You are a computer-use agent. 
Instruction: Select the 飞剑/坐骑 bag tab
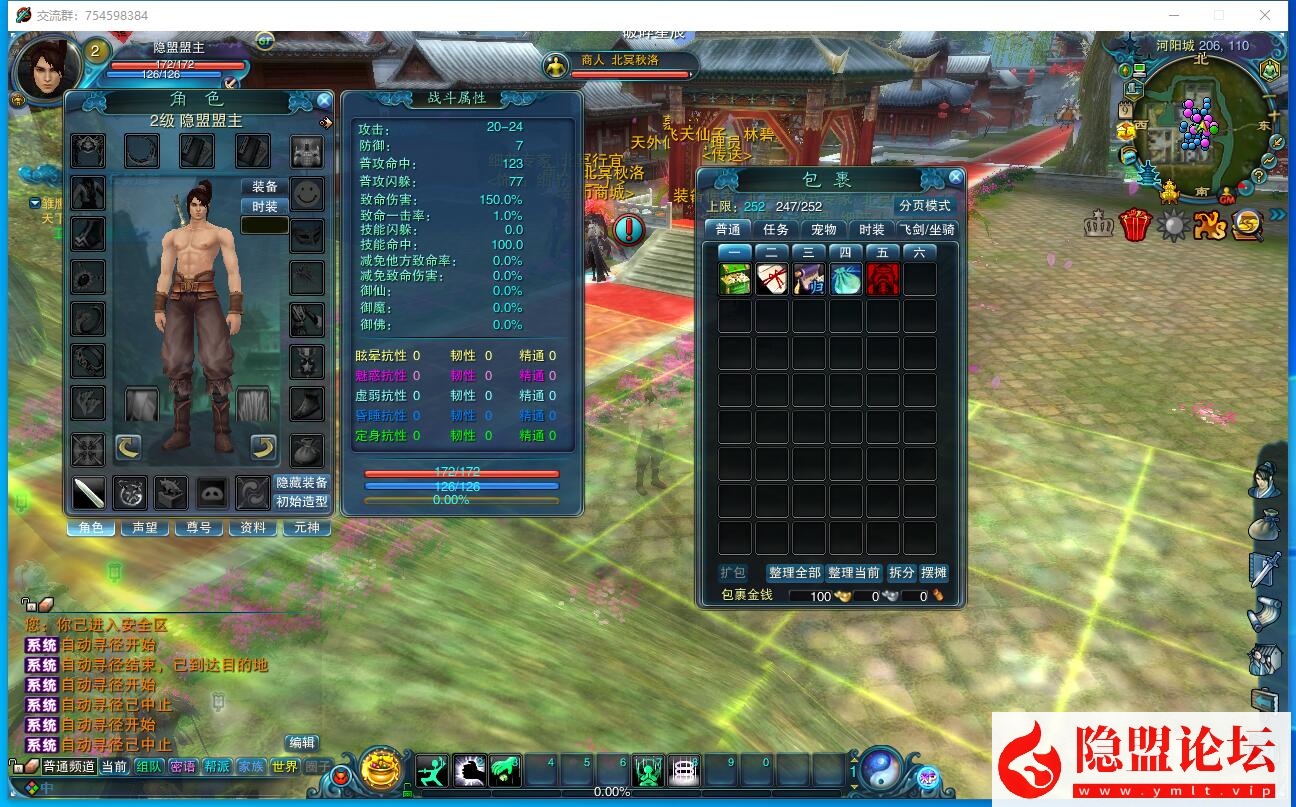928,230
